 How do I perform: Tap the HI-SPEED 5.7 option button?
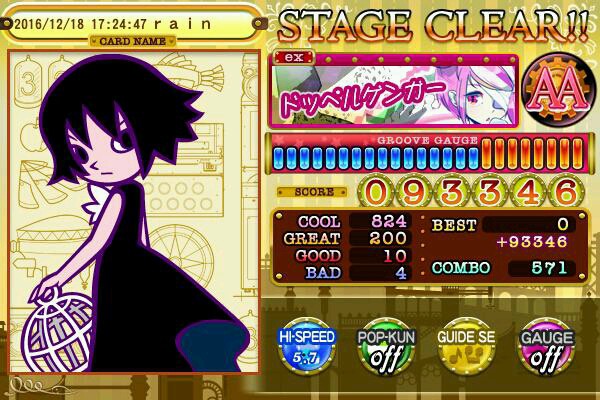[309, 347]
